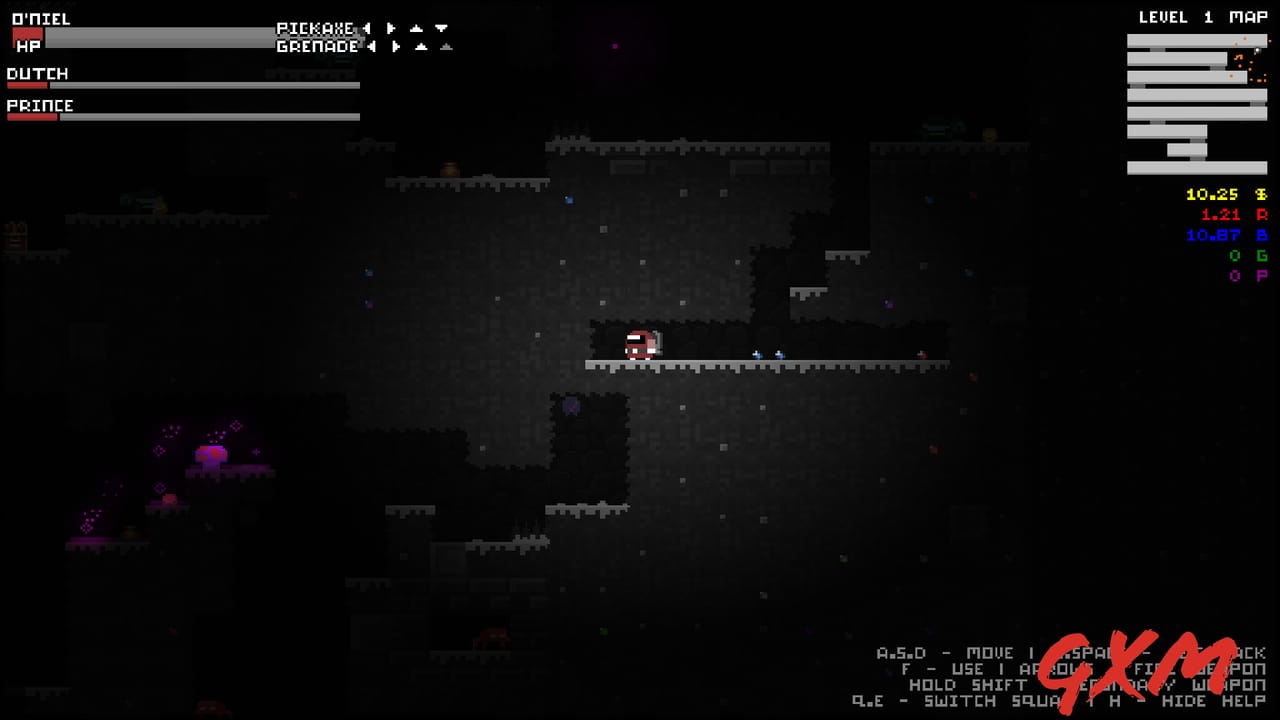Click the down arrow next to Pickaxe
Viewport: 1280px width, 720px height.
[x=440, y=28]
